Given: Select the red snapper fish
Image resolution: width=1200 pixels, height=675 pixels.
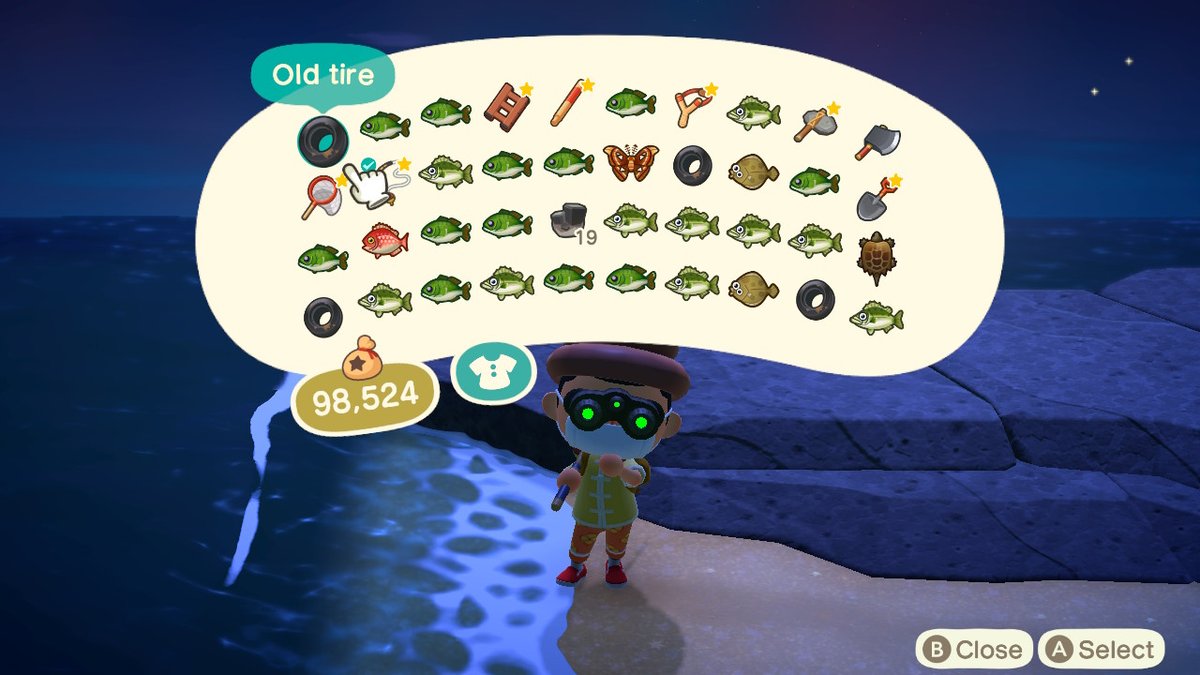Looking at the screenshot, I should click(x=384, y=240).
